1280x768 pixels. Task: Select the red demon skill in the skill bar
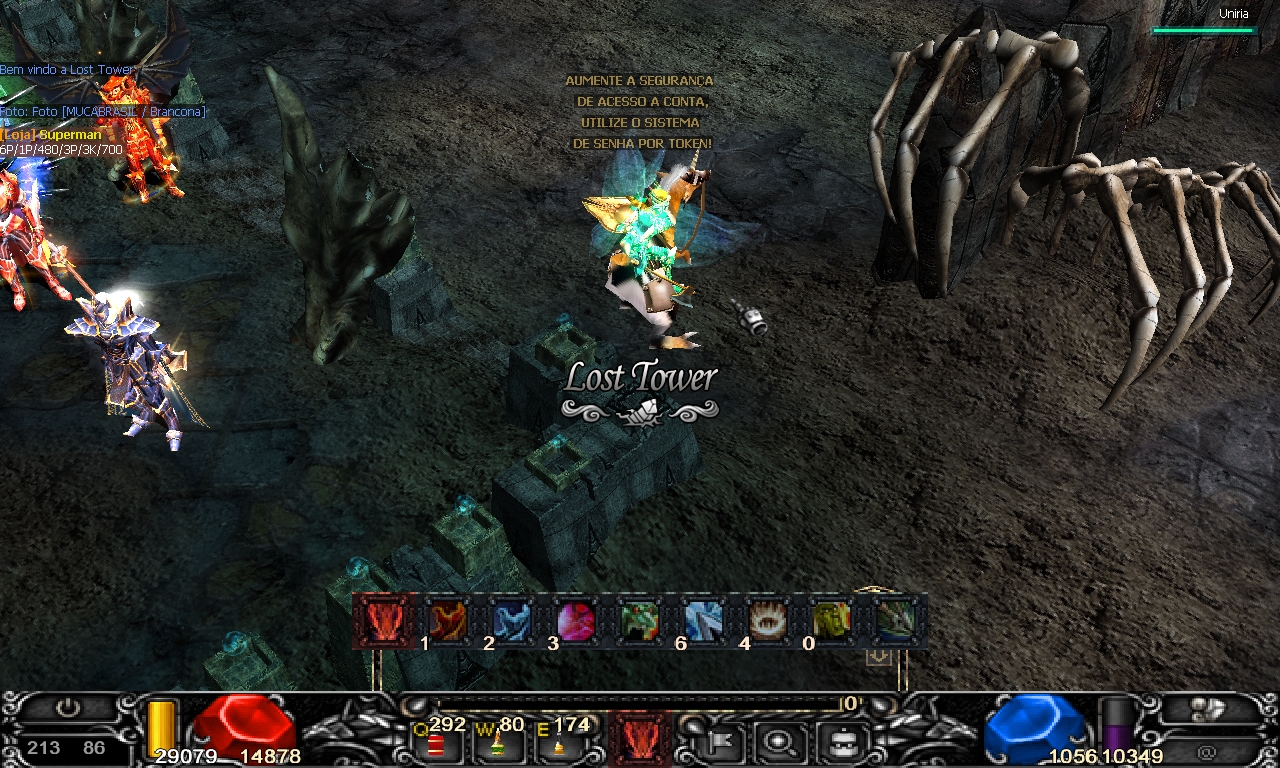[383, 621]
